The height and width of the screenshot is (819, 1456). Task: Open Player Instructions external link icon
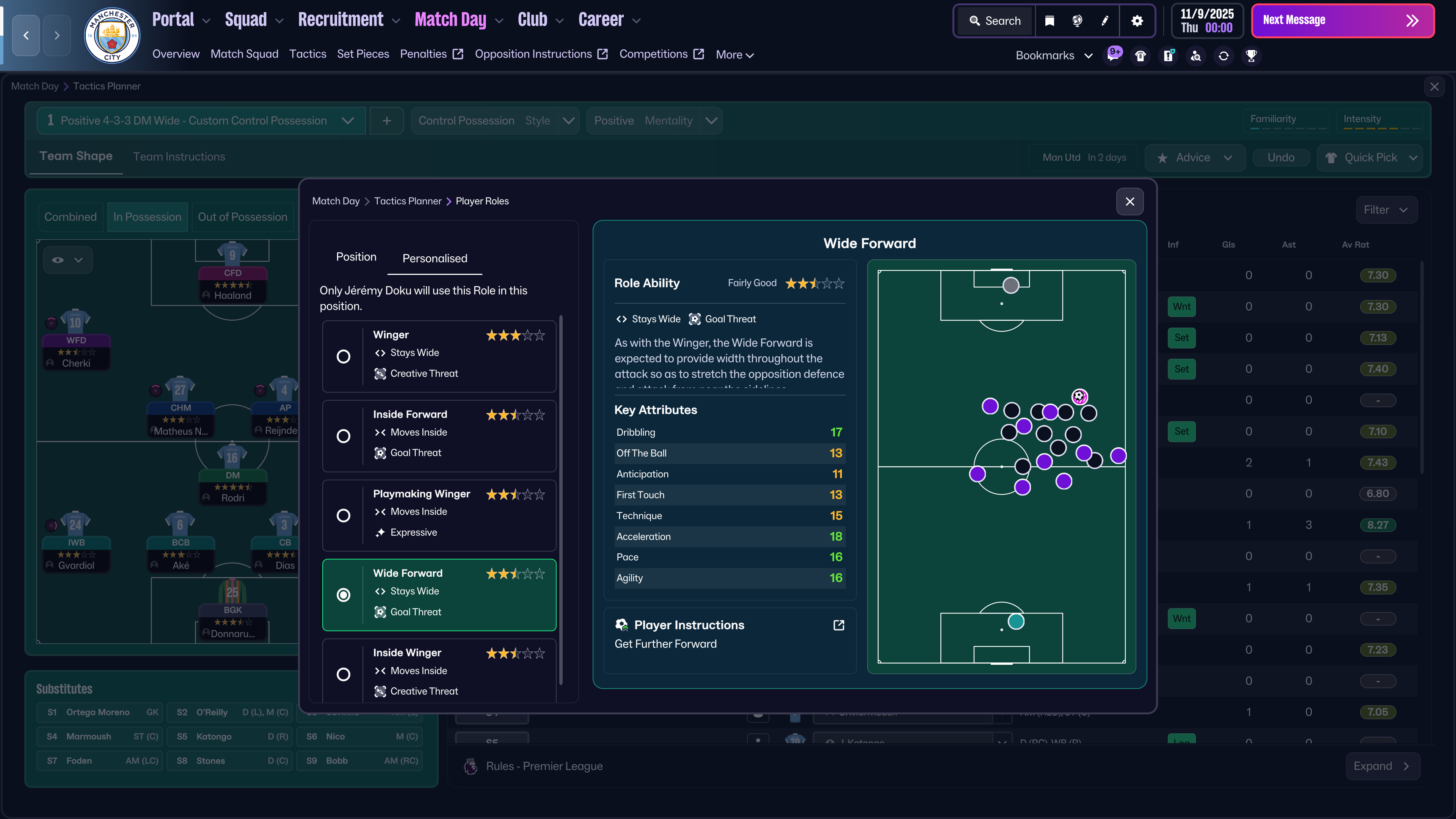[839, 625]
